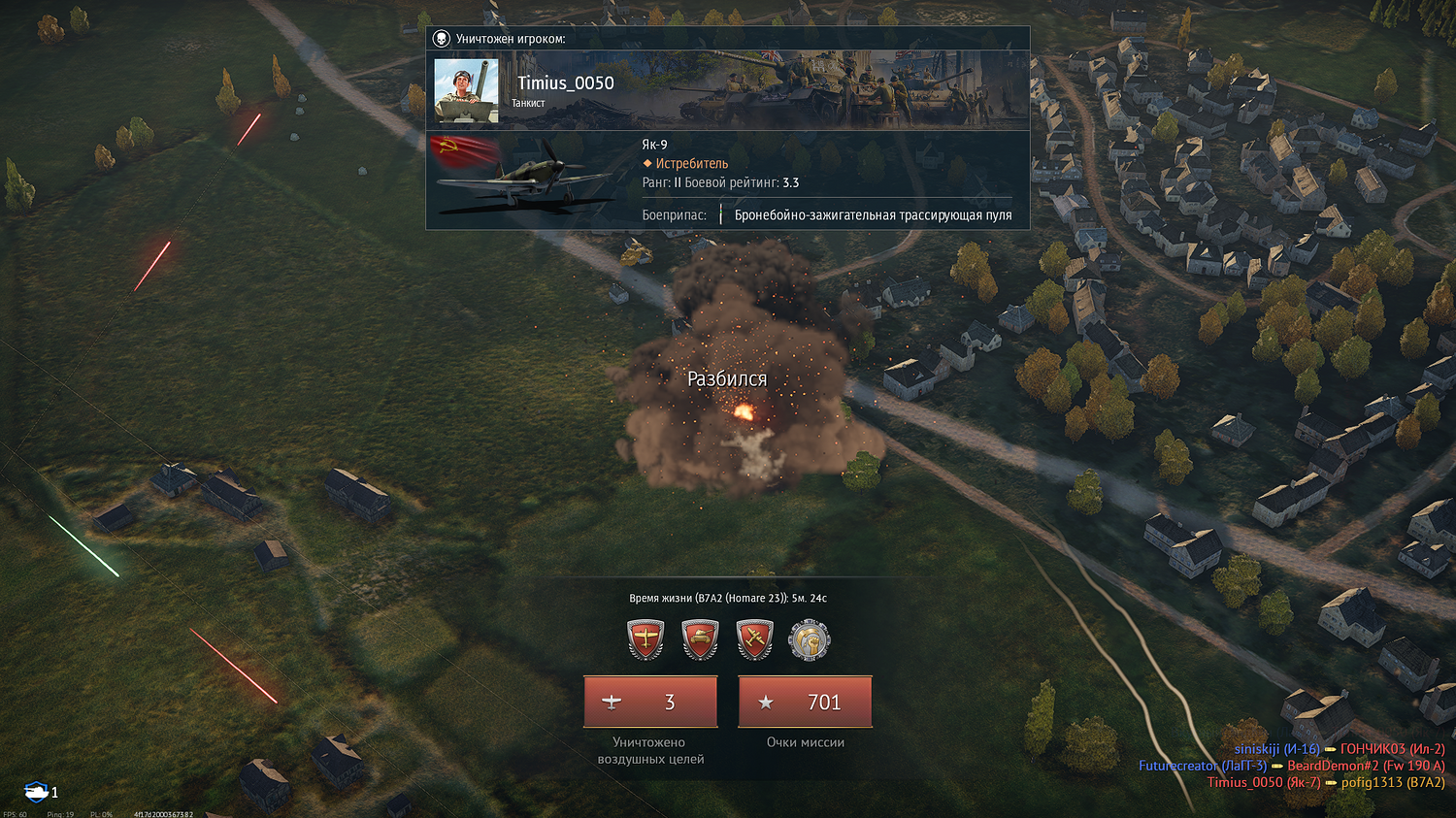Click the skull icon beside 'Уничтожен игроком'
Image resolution: width=1456 pixels, height=818 pixels.
442,39
